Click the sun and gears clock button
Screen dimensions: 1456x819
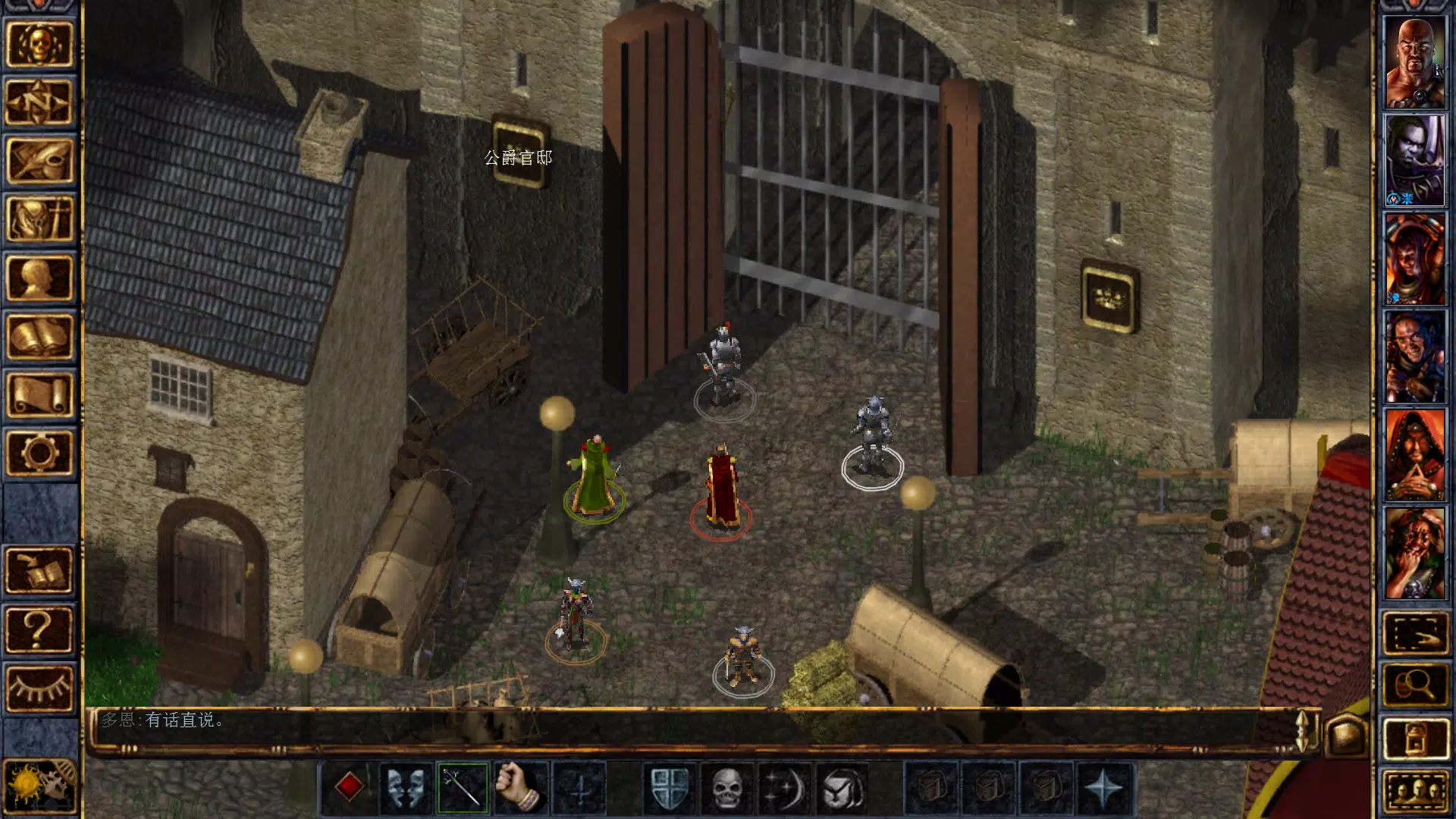pyautogui.click(x=39, y=786)
